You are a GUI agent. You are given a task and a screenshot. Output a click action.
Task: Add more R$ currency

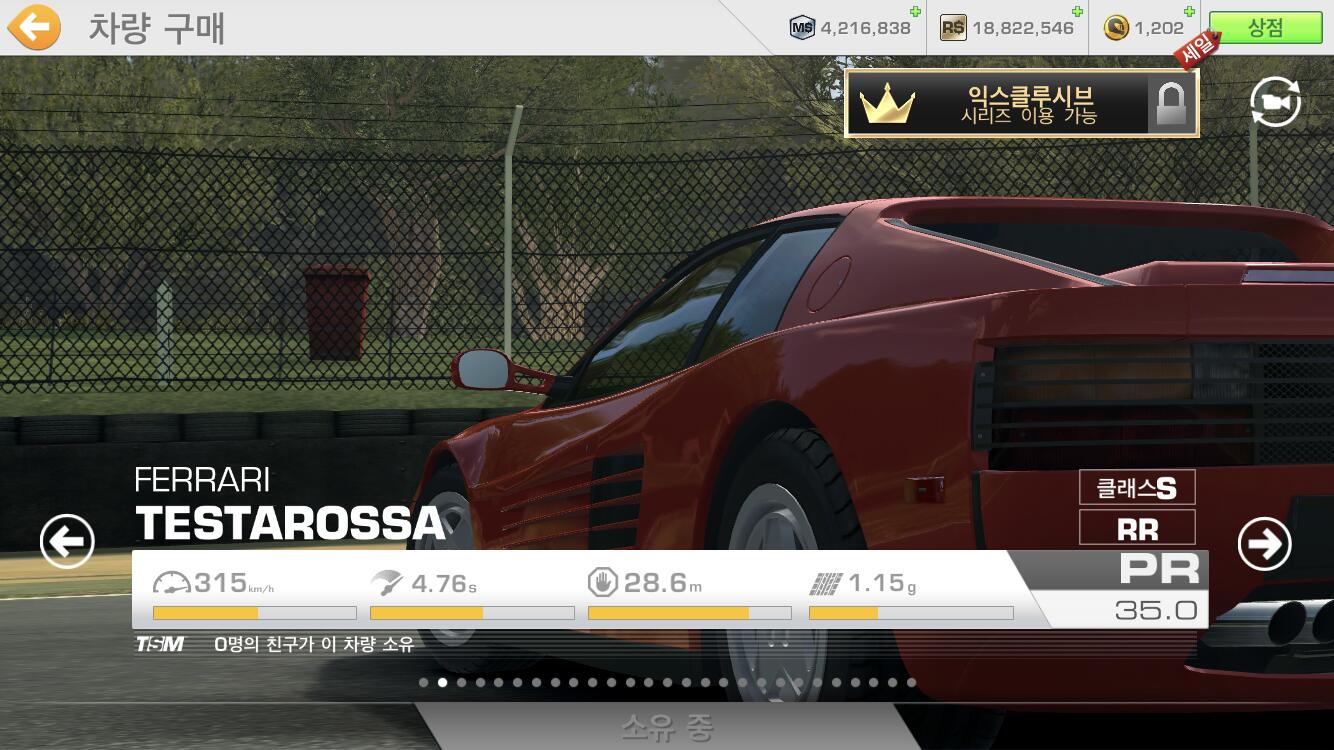1077,12
